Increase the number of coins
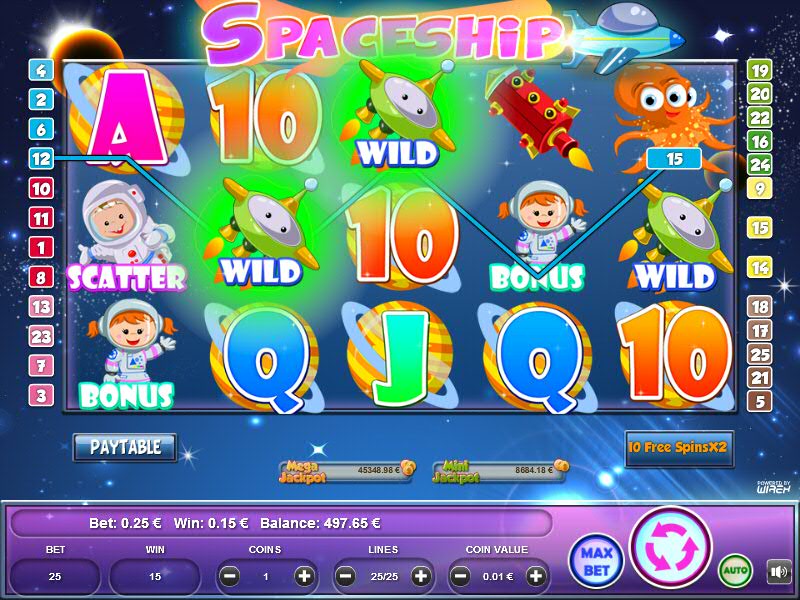Screen dimensions: 800x600 [x=304, y=576]
